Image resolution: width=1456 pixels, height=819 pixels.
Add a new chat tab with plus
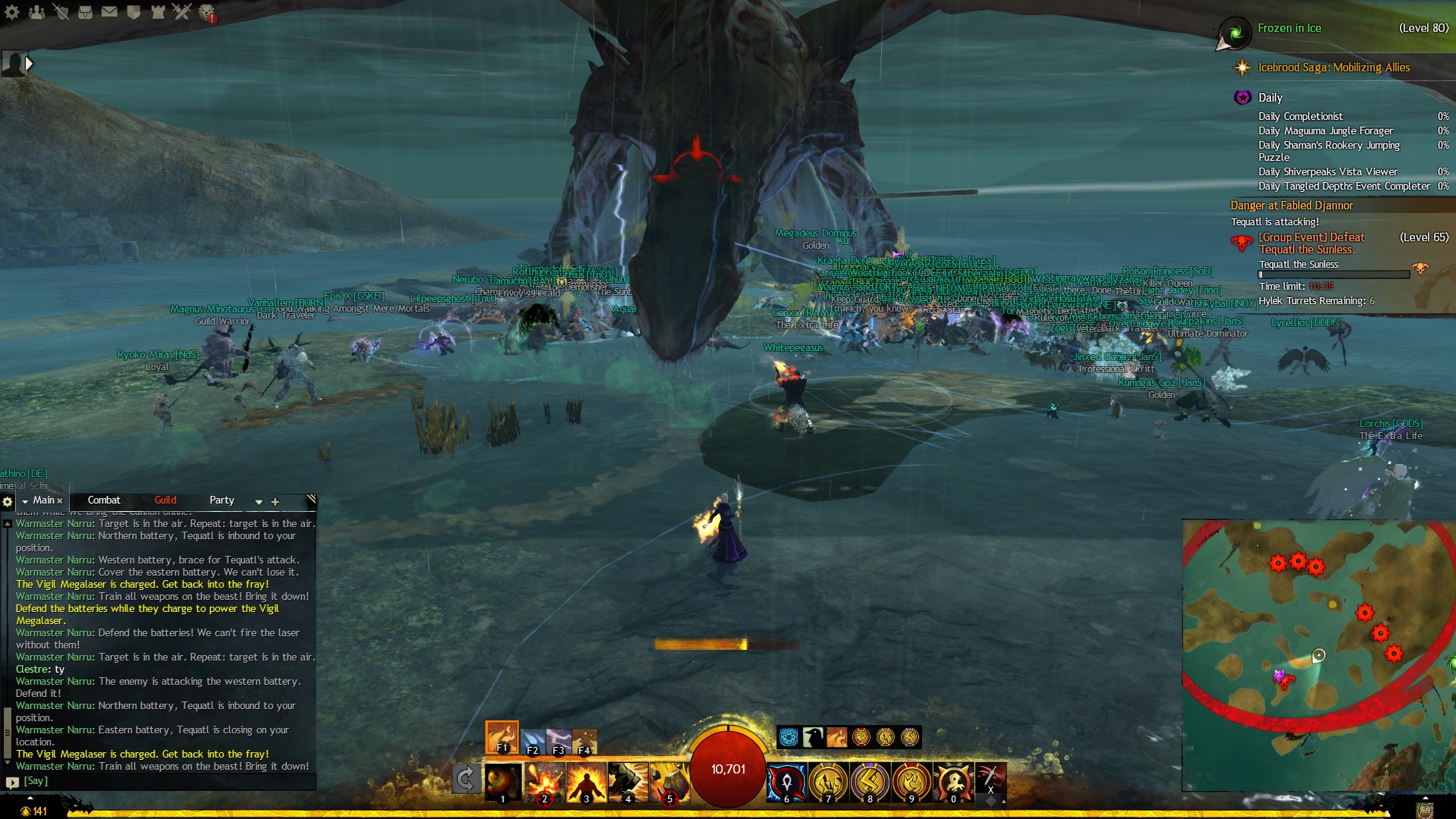coord(275,502)
